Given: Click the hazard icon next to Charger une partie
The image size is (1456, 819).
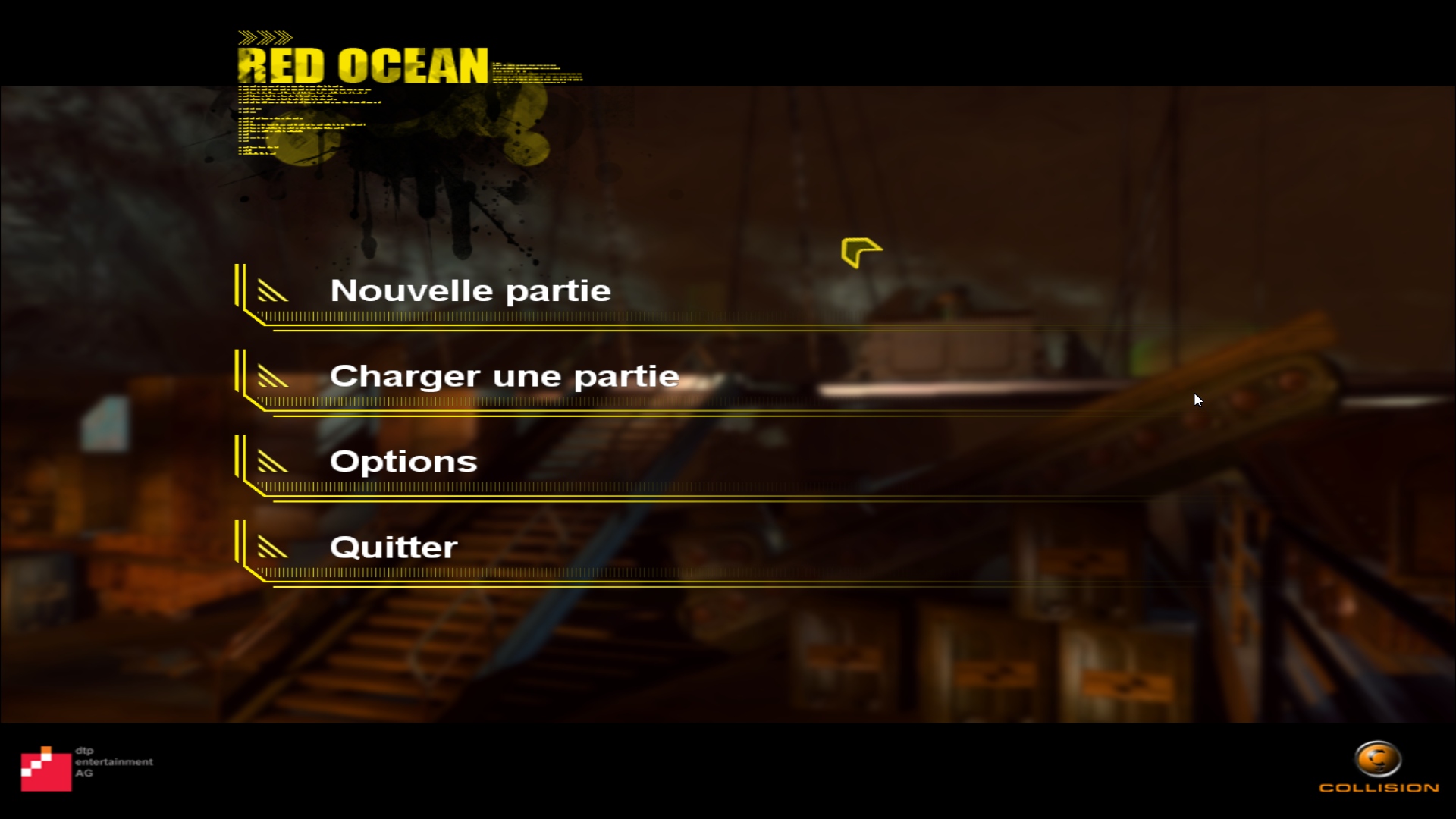Looking at the screenshot, I should (x=273, y=377).
